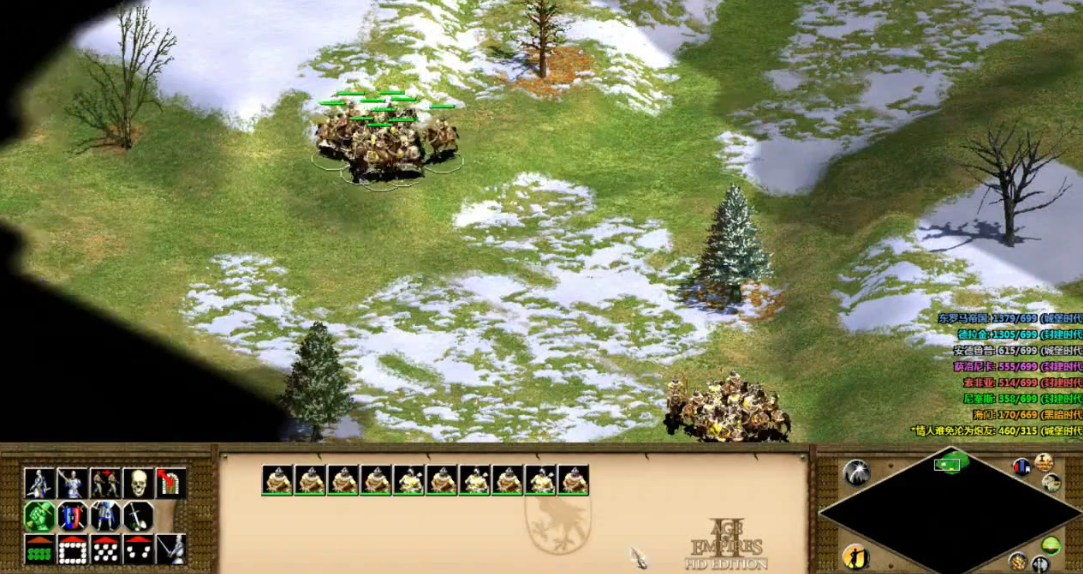Activate the two-soldiers follow command
The image size is (1083, 574).
(105, 483)
